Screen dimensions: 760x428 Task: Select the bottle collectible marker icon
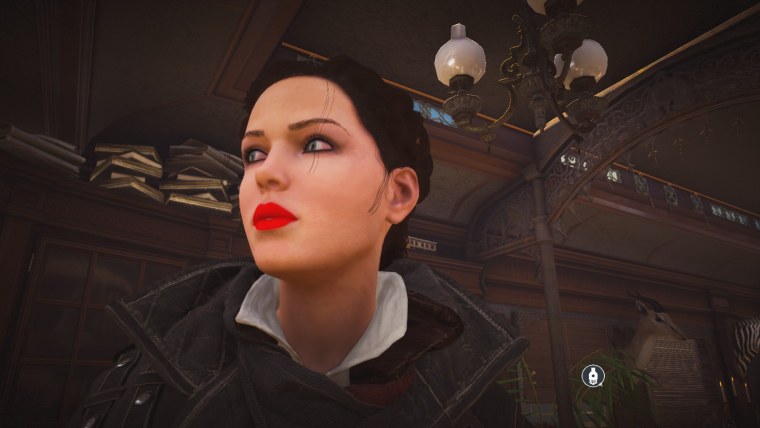pos(593,376)
